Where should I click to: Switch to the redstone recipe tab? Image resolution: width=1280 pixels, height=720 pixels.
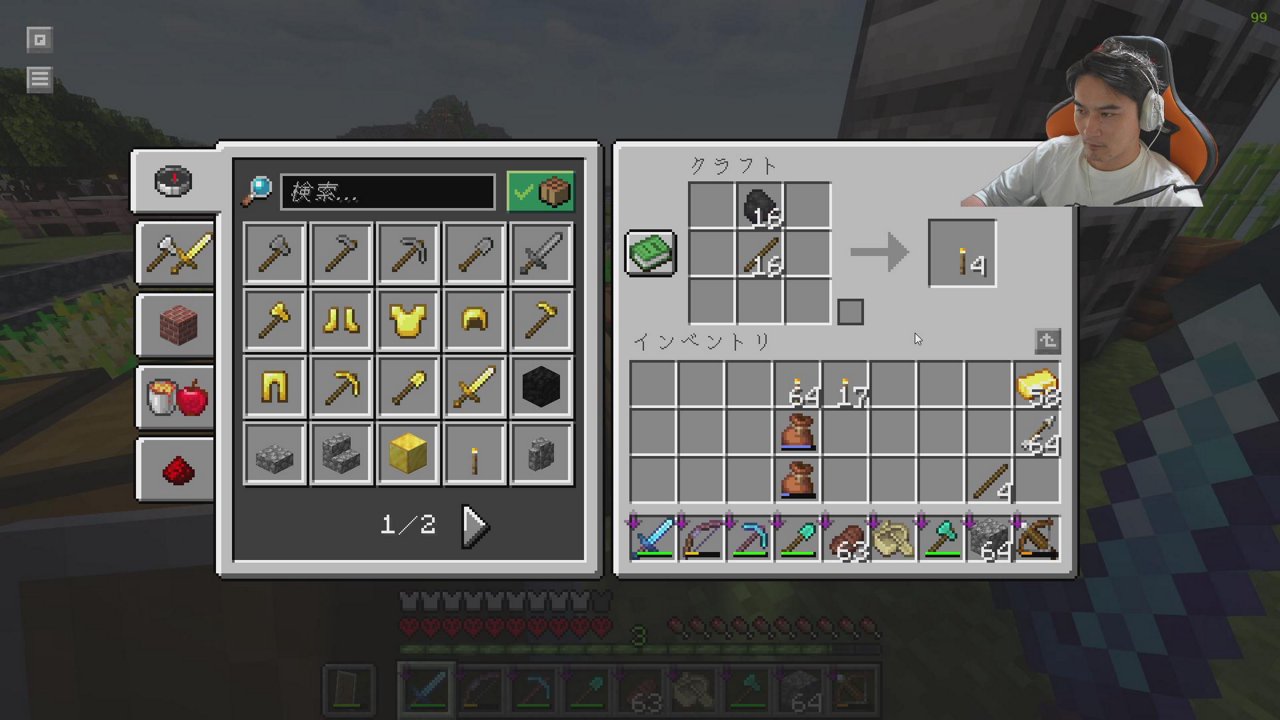pos(177,470)
